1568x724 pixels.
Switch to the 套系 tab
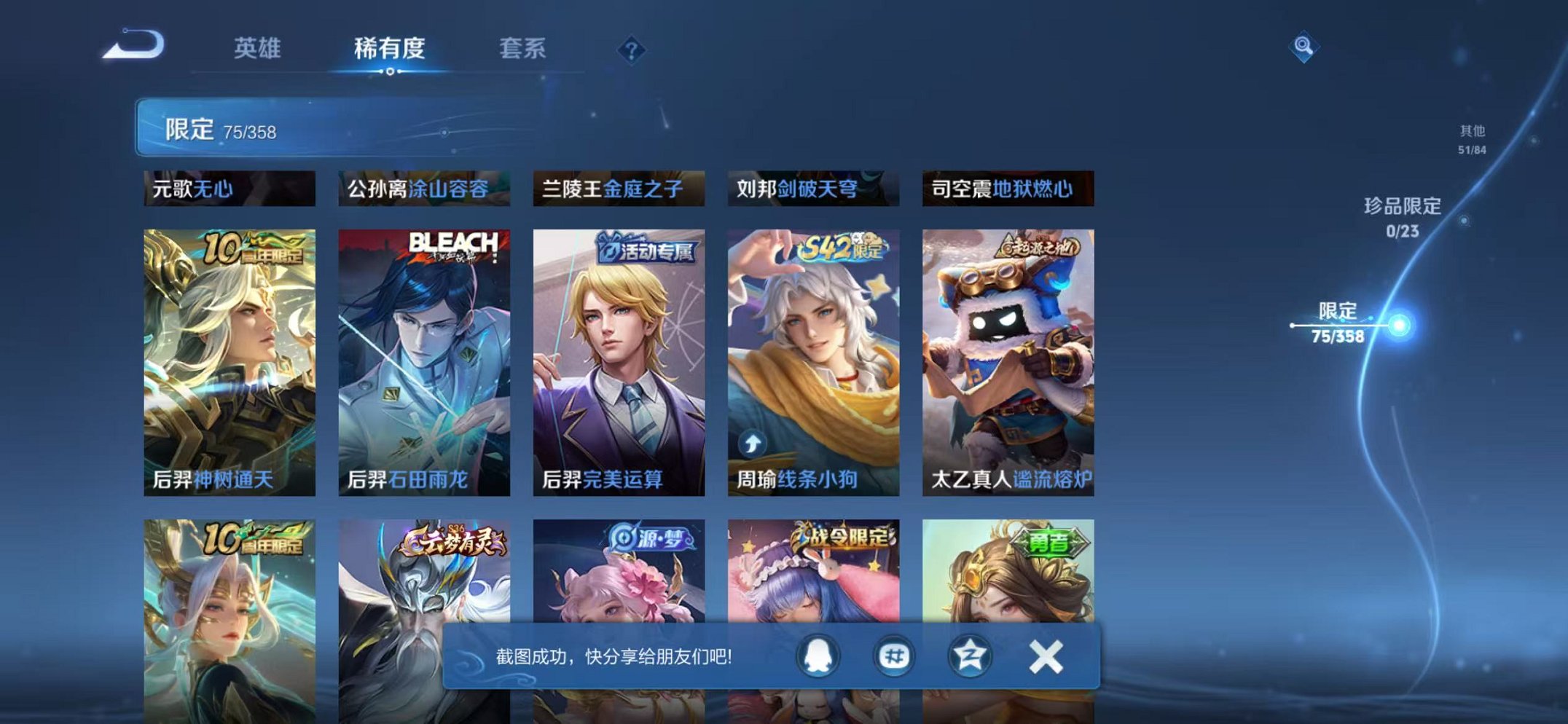[522, 48]
